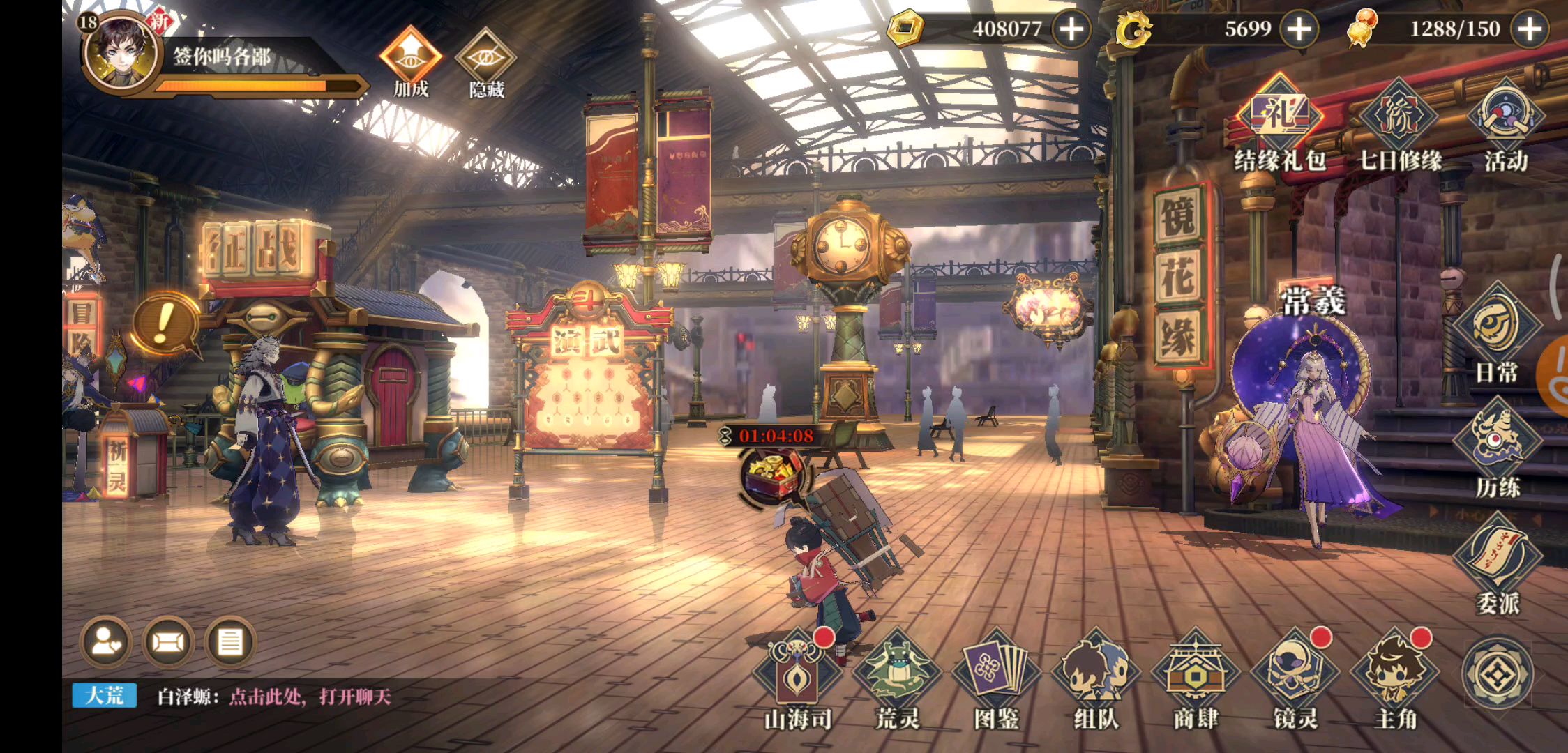Screen dimensions: 1568x753
Task: Open the 加成 bonus icon
Action: point(410,59)
